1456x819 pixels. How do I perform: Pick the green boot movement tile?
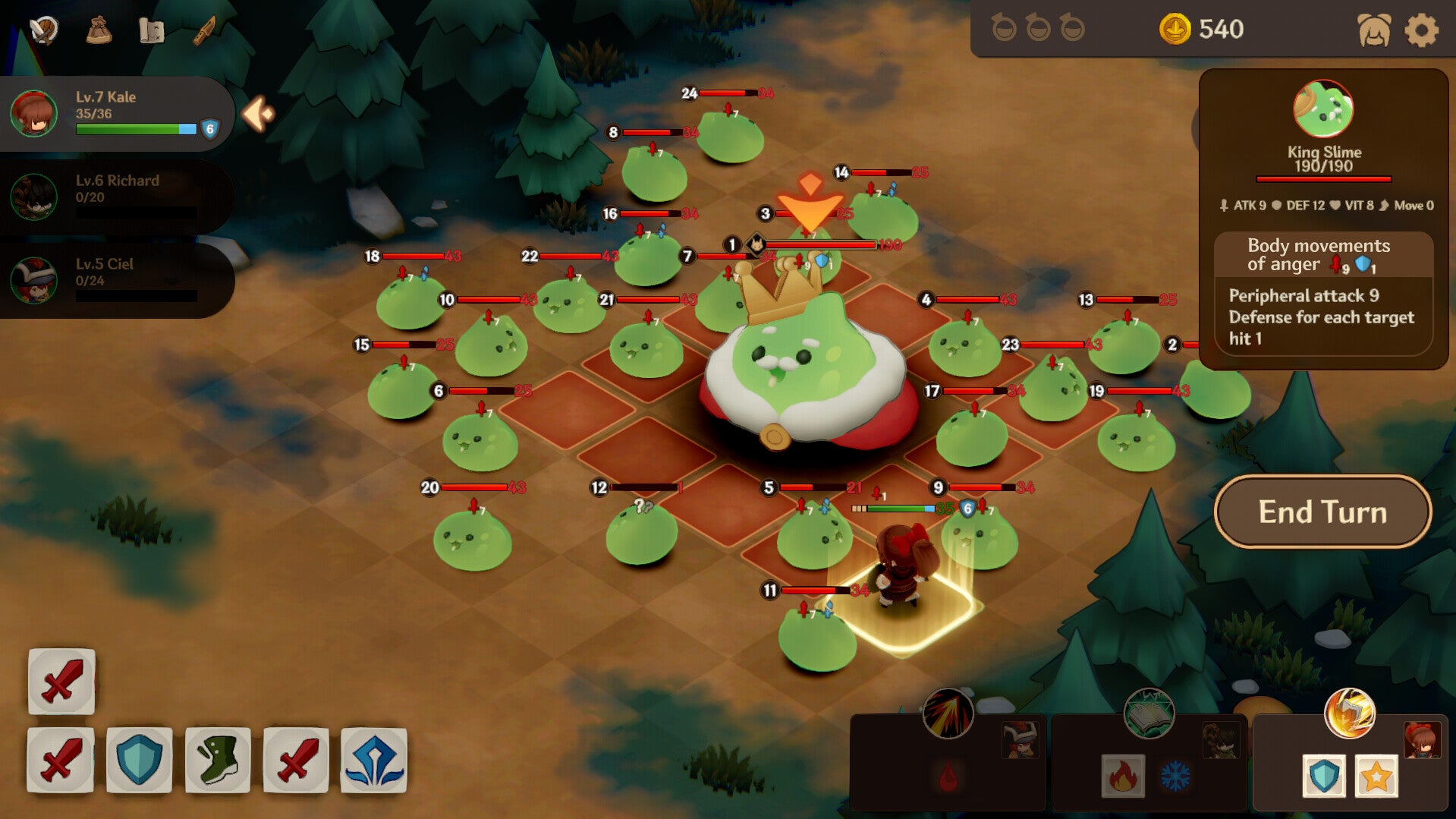(218, 760)
